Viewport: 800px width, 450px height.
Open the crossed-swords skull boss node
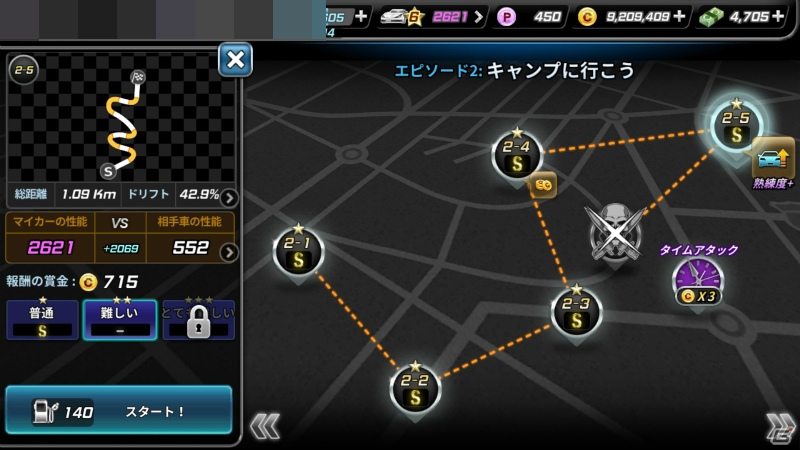(x=615, y=232)
